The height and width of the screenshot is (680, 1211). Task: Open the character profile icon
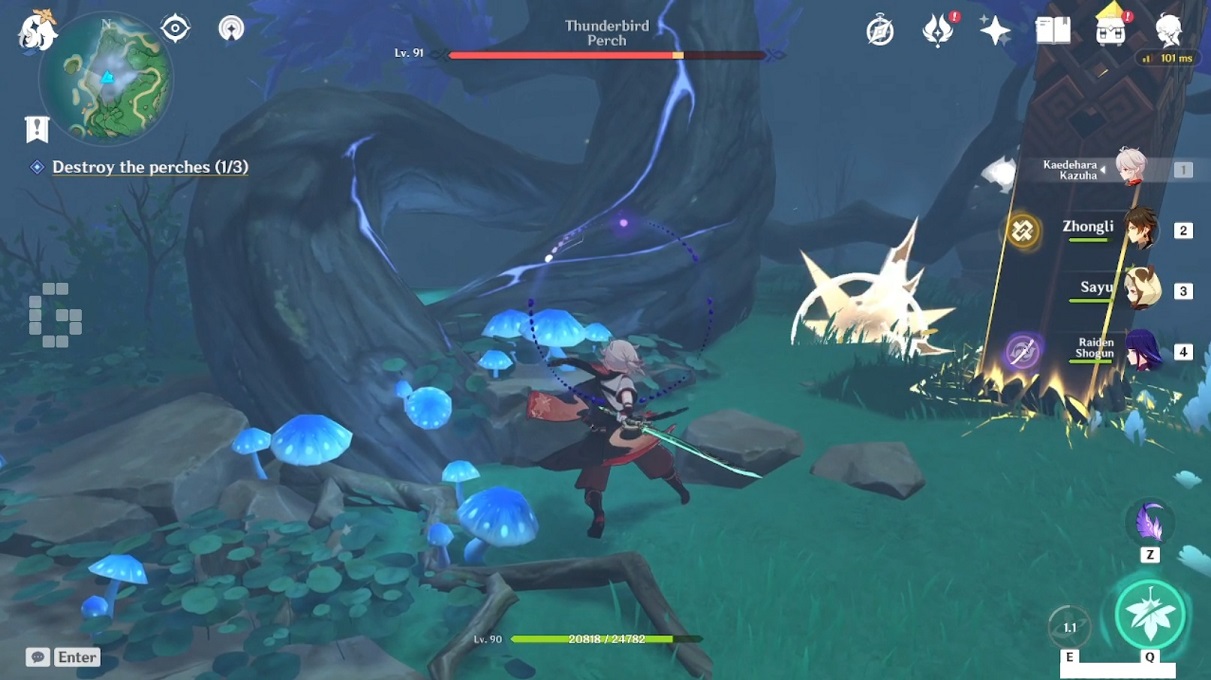(x=1169, y=31)
